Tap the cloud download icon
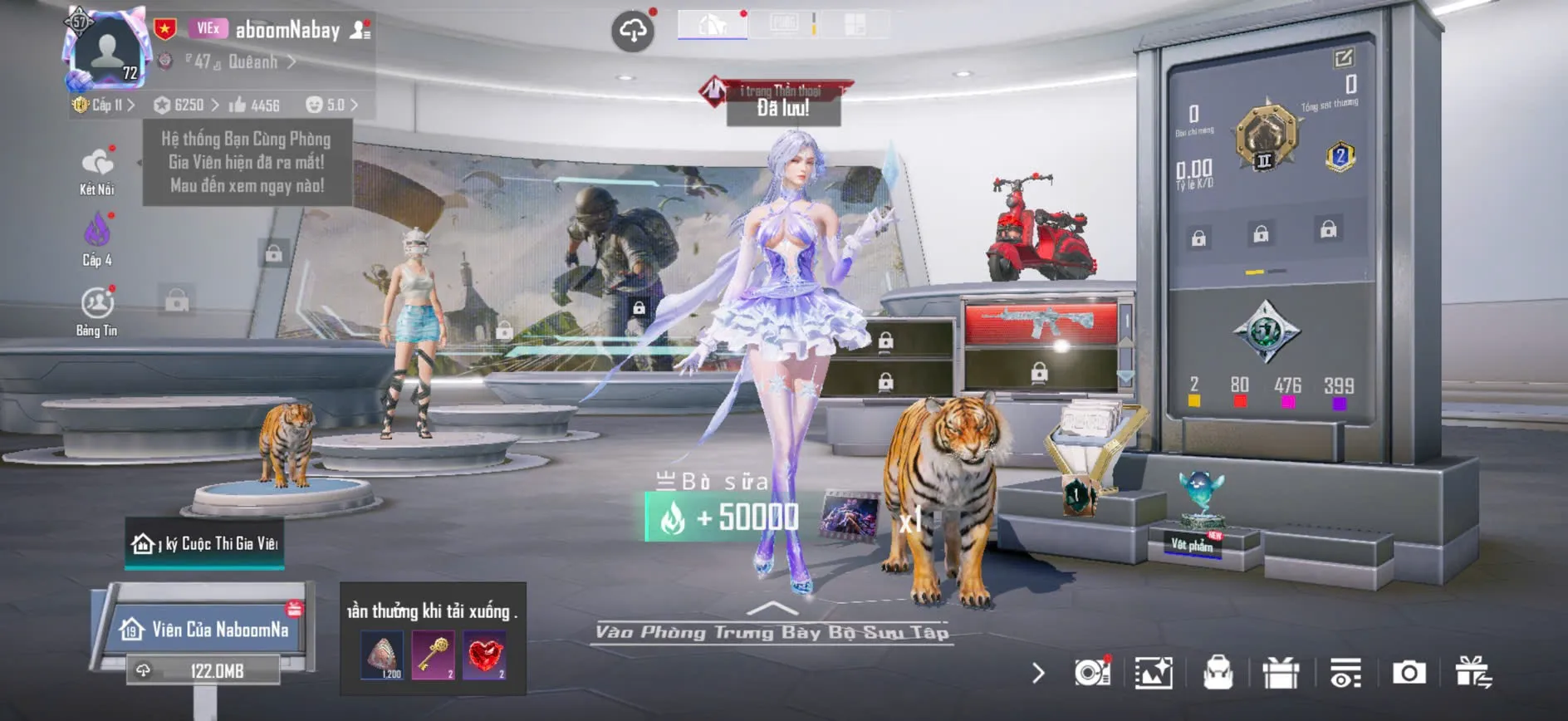This screenshot has width=1568, height=721. (633, 32)
